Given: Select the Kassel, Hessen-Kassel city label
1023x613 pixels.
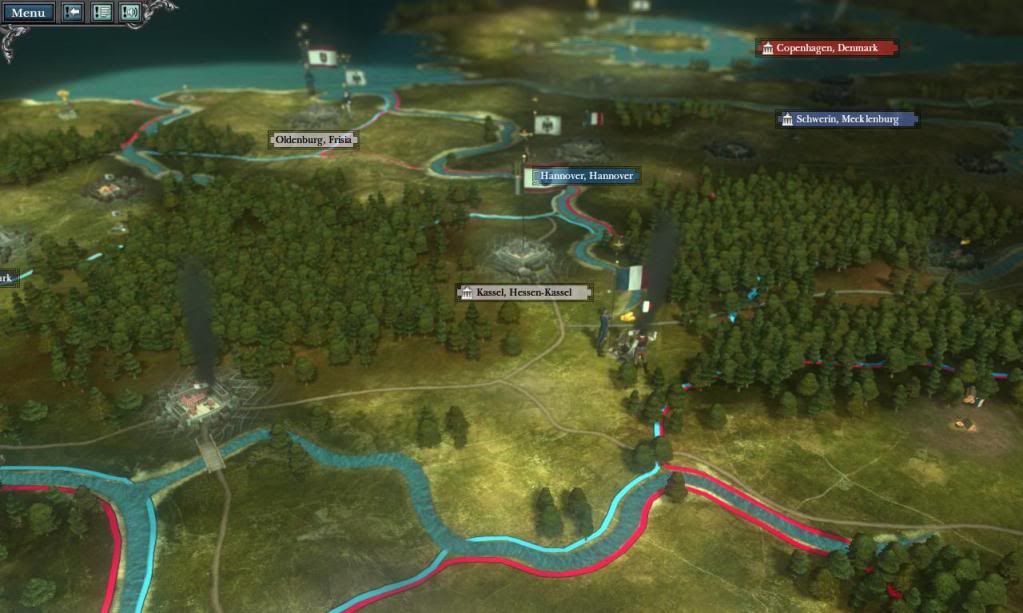Looking at the screenshot, I should 525,292.
